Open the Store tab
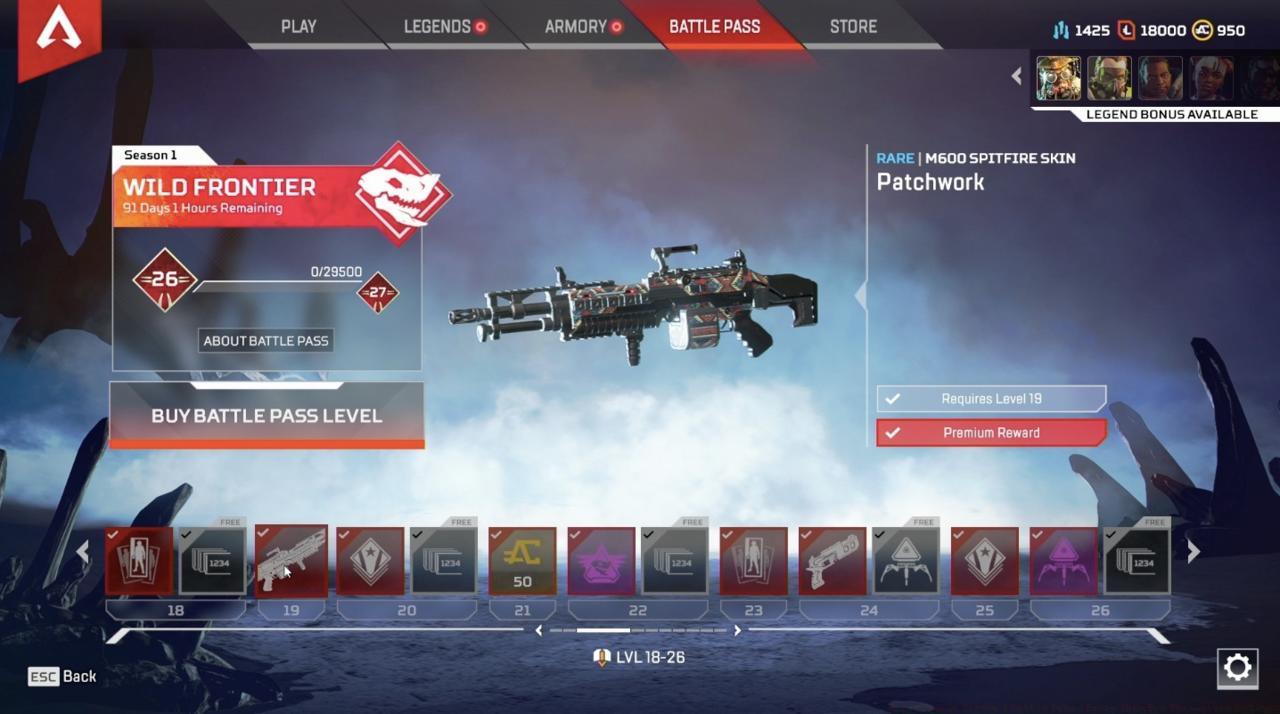Image resolution: width=1280 pixels, height=714 pixels. [853, 27]
